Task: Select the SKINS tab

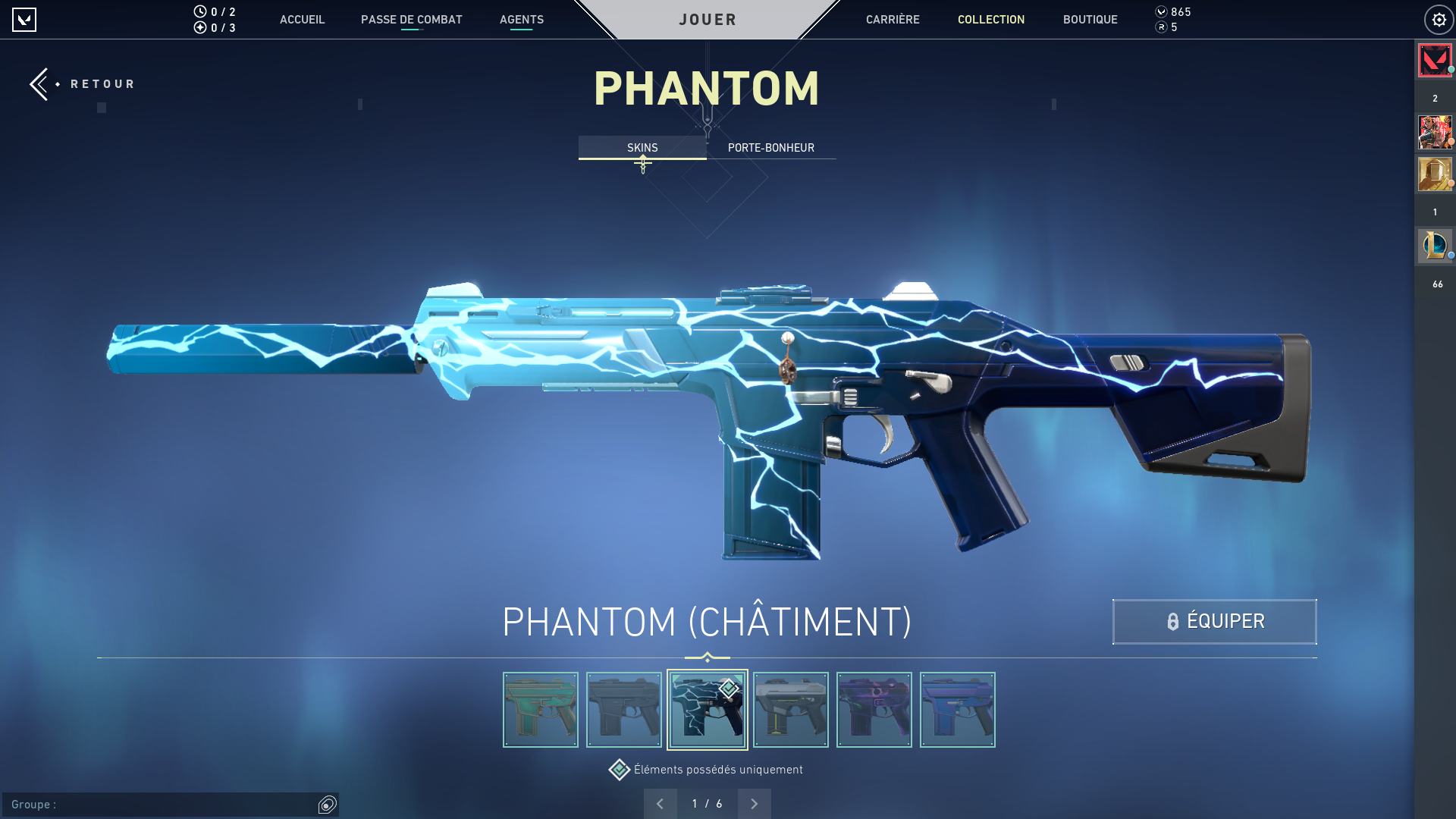Action: click(x=642, y=147)
